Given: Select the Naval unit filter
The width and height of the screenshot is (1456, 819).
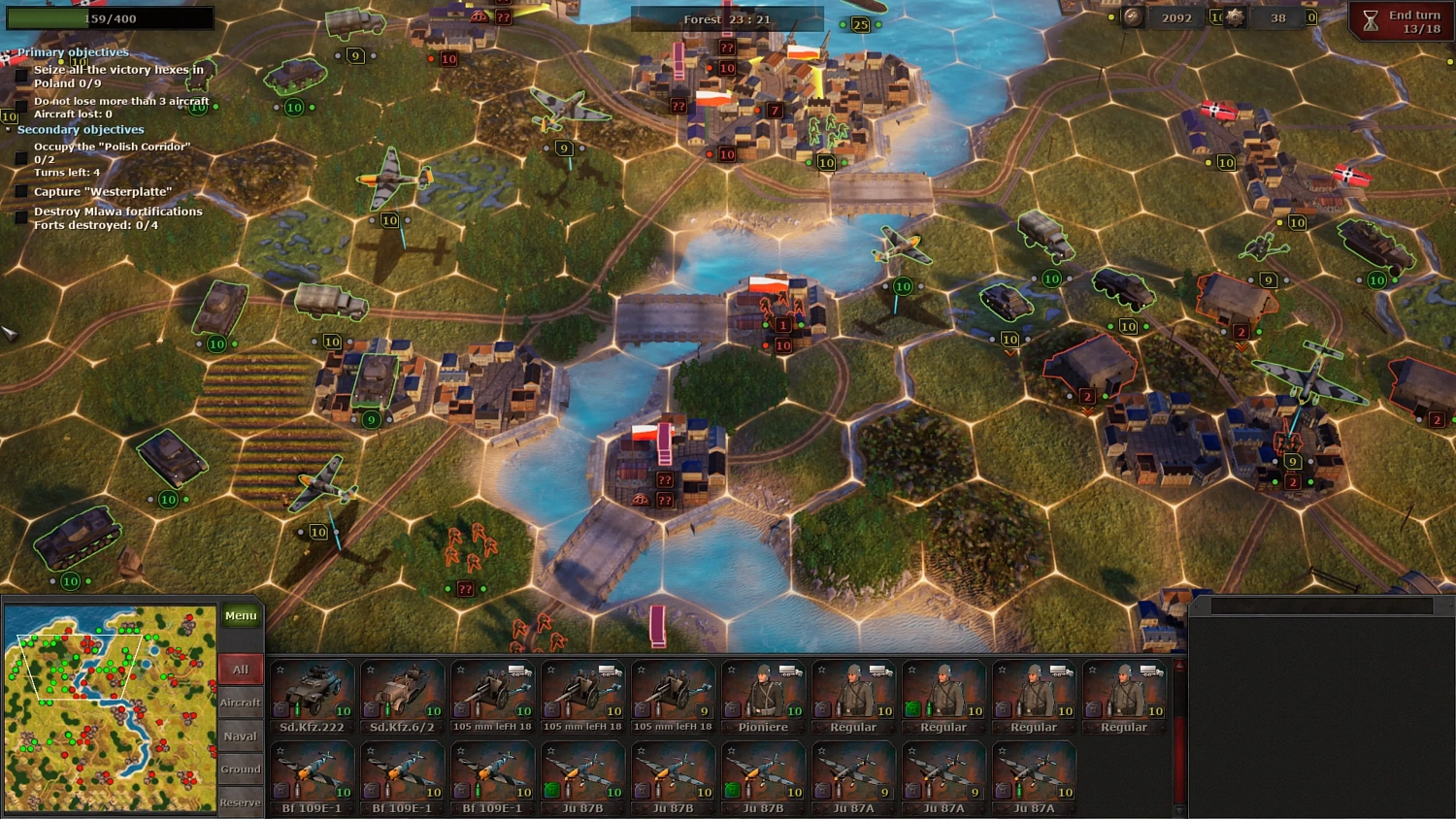Looking at the screenshot, I should pyautogui.click(x=240, y=736).
